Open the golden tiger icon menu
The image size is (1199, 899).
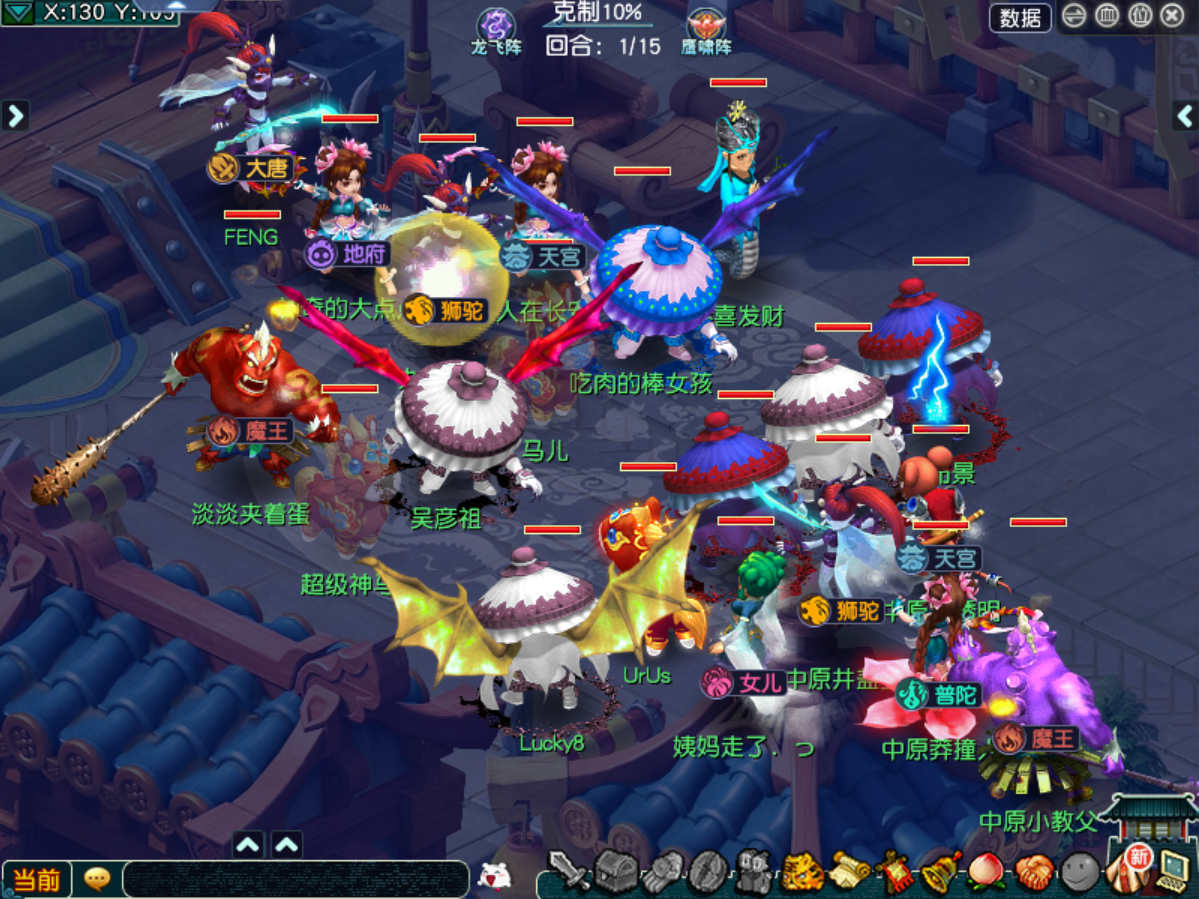(x=802, y=873)
